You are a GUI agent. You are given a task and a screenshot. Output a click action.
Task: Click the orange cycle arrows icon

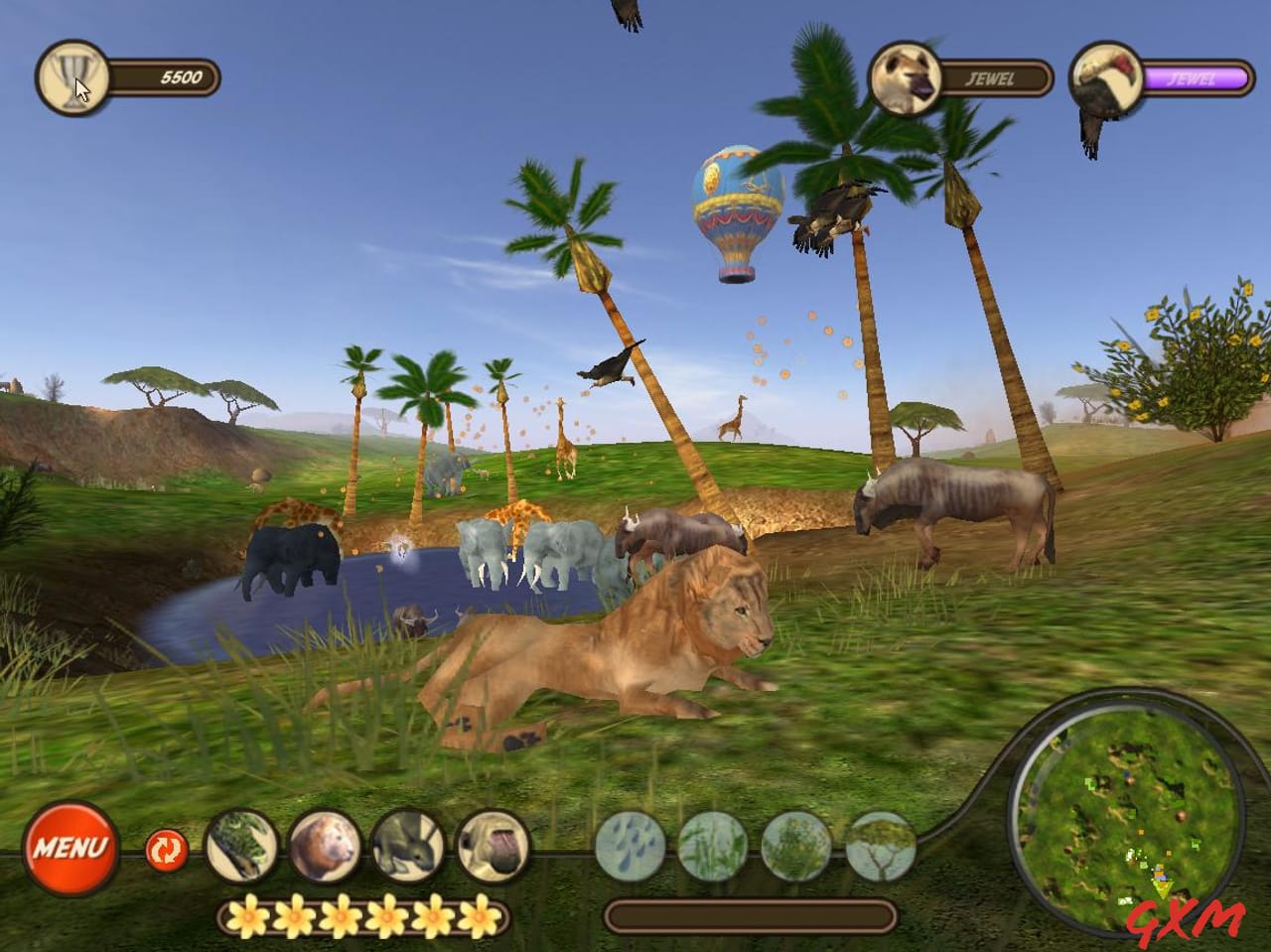(x=165, y=852)
